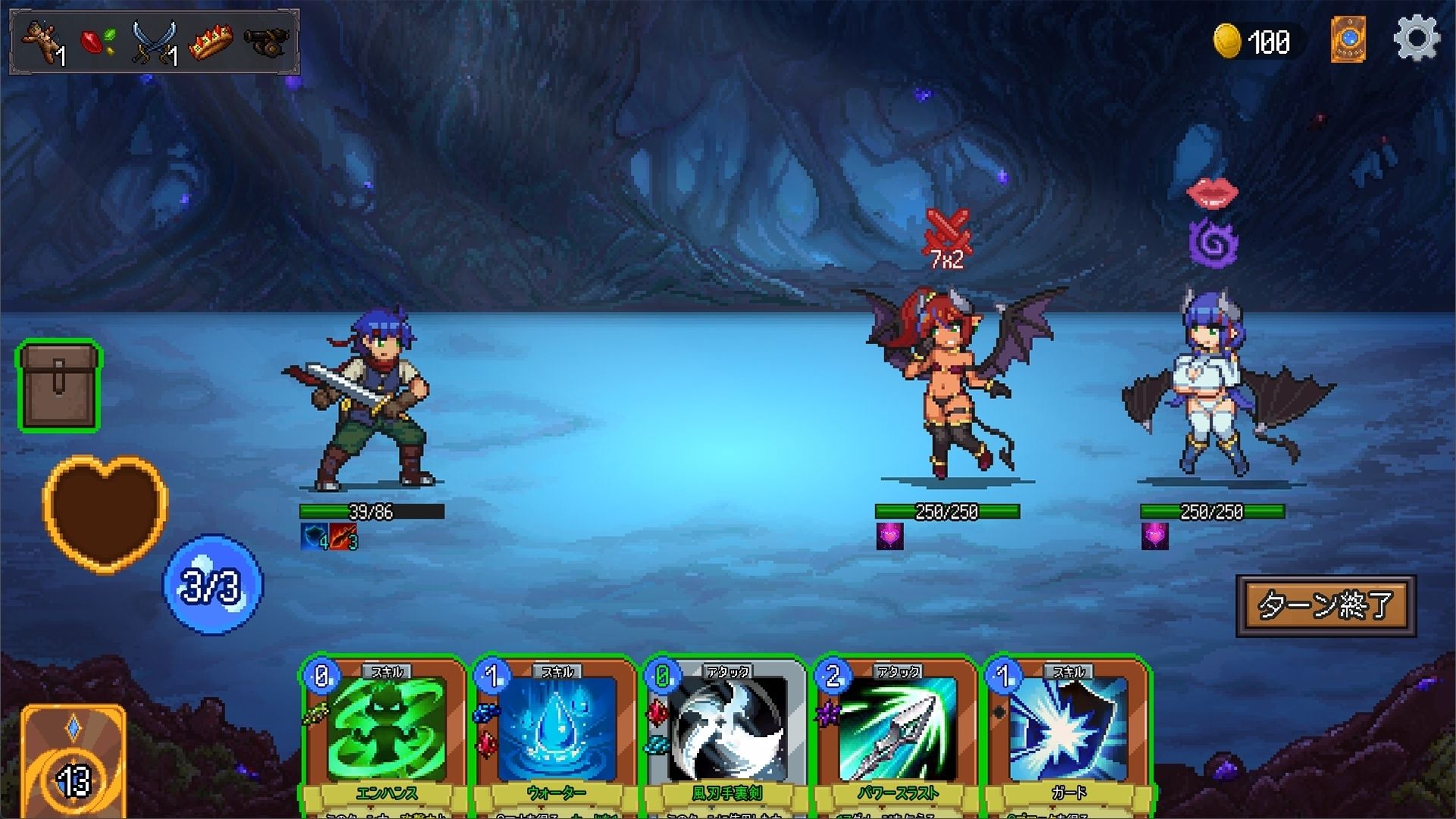1456x819 pixels.
Task: Open the treasure chest icon
Action: 59,387
